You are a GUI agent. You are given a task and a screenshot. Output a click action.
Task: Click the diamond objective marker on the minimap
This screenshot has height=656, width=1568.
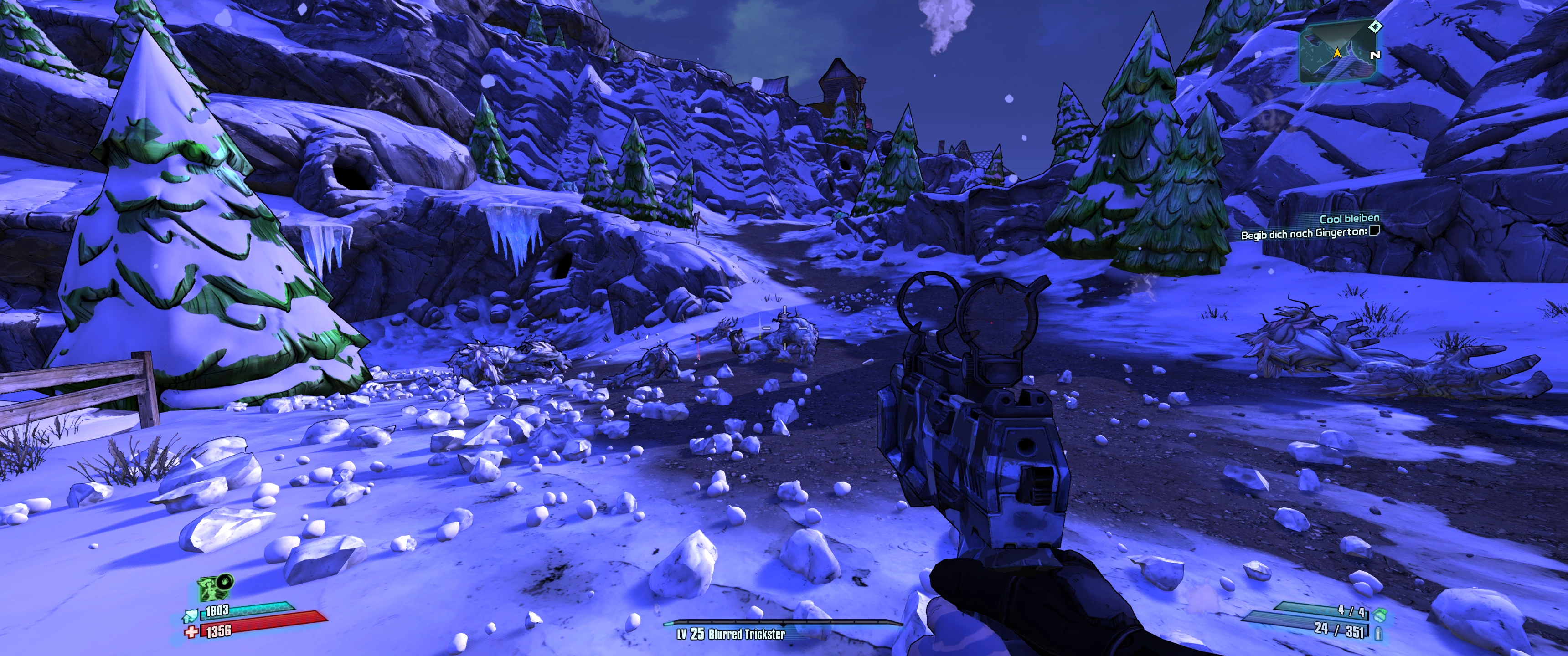point(1374,26)
